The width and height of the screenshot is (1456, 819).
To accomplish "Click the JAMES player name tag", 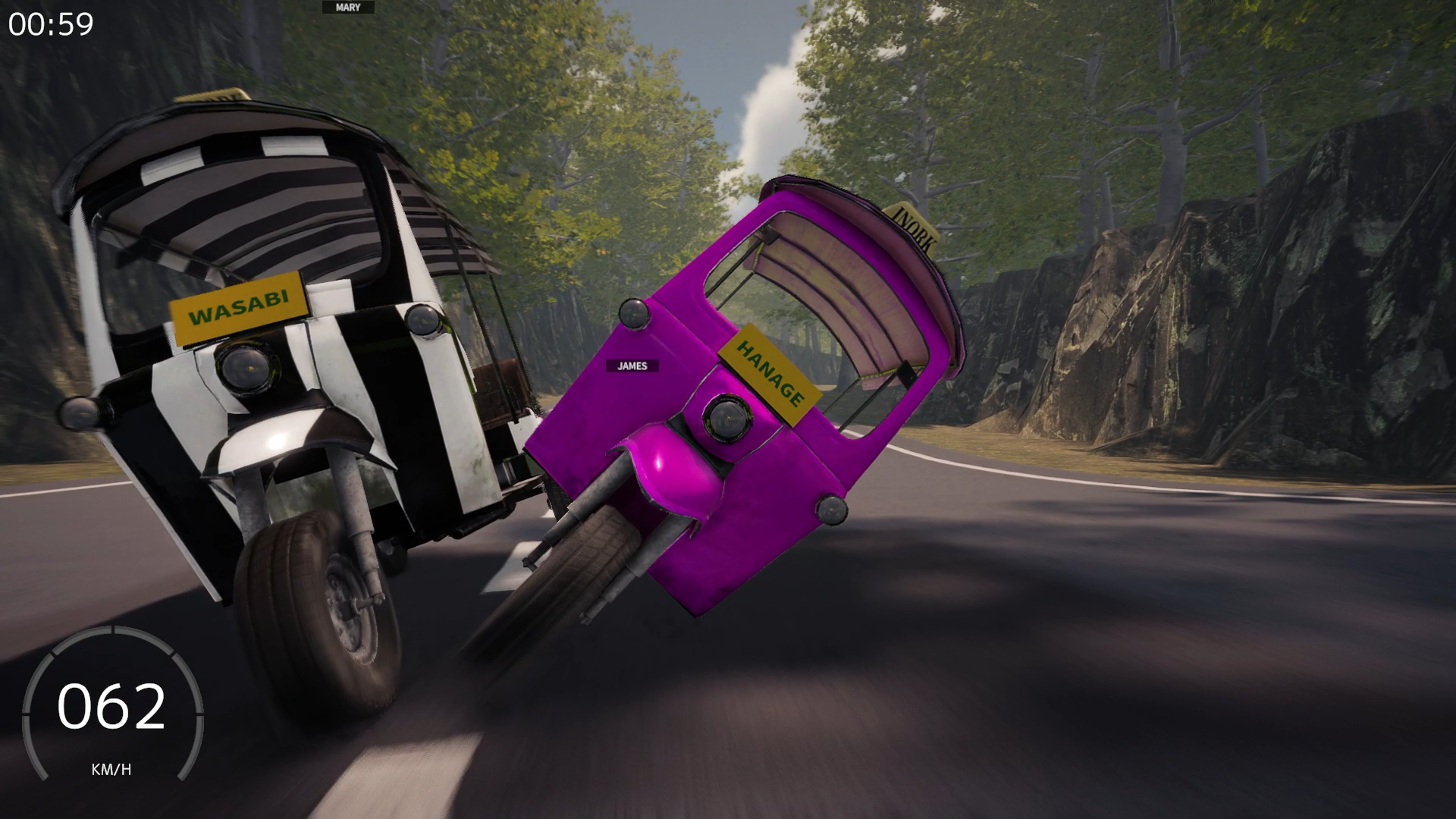I will click(x=631, y=366).
